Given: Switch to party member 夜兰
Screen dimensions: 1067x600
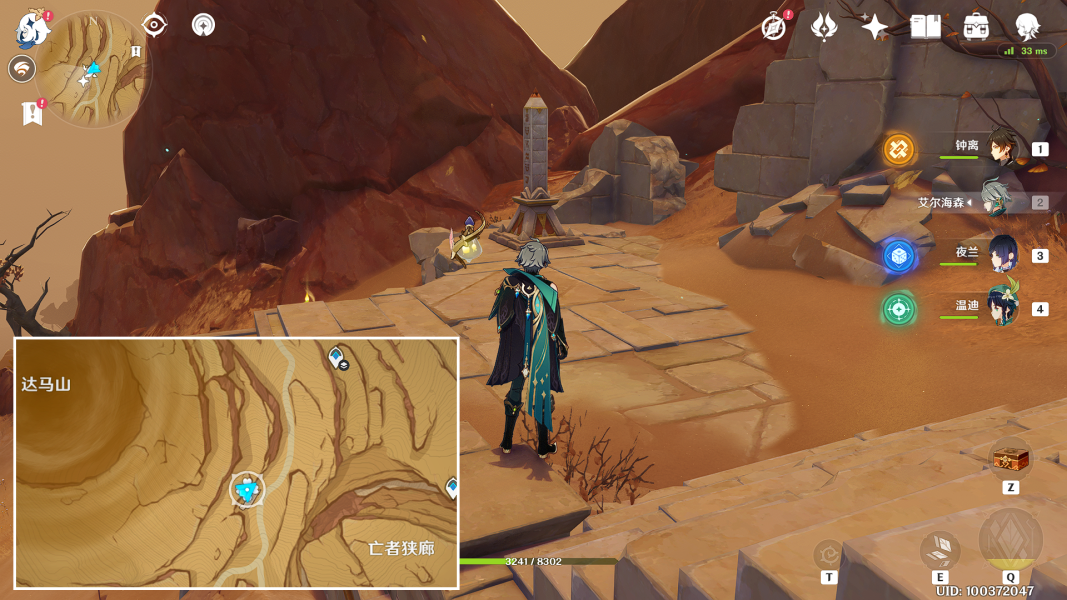Looking at the screenshot, I should [x=1003, y=255].
